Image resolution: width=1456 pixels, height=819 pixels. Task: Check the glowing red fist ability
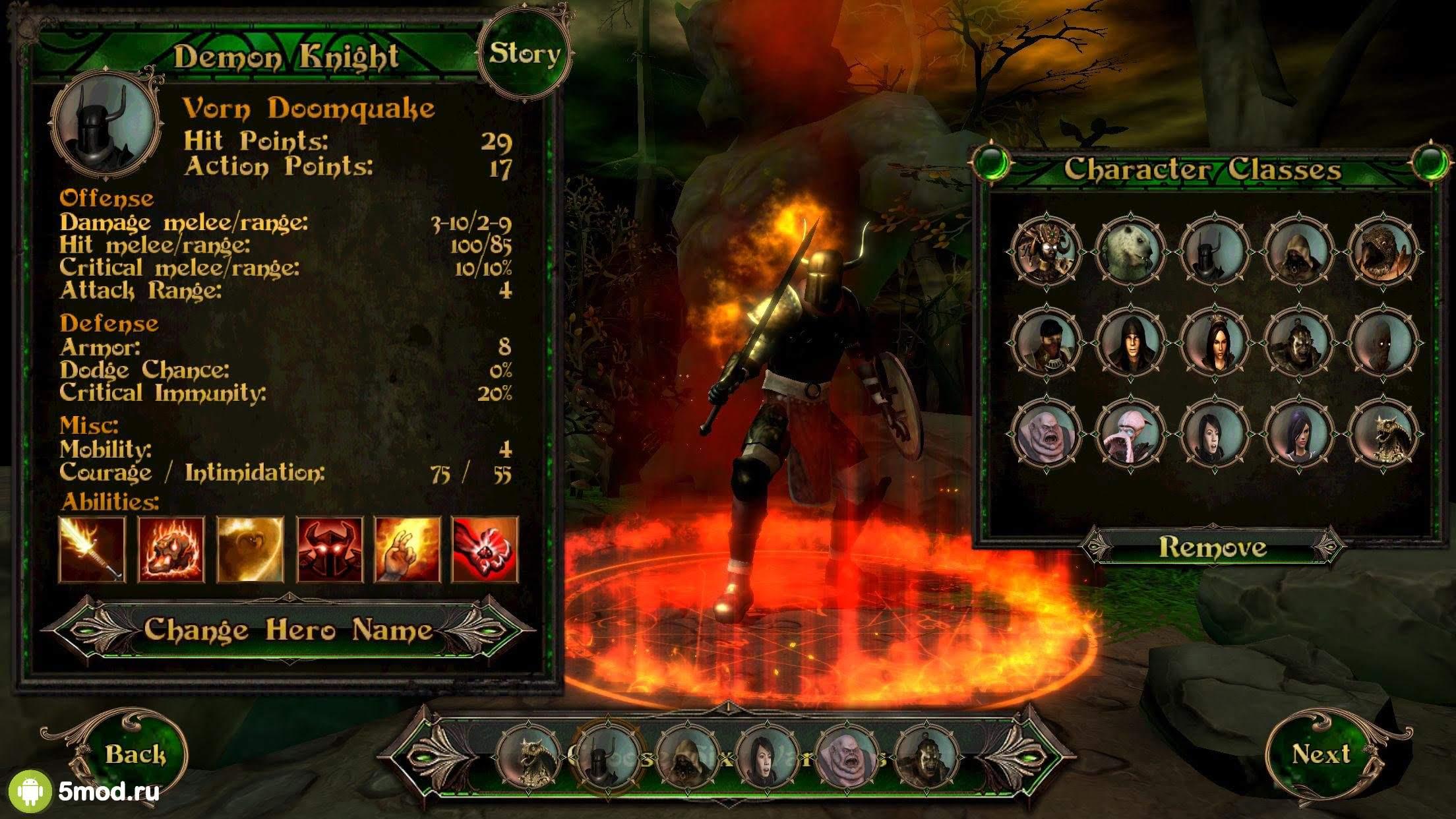[485, 550]
